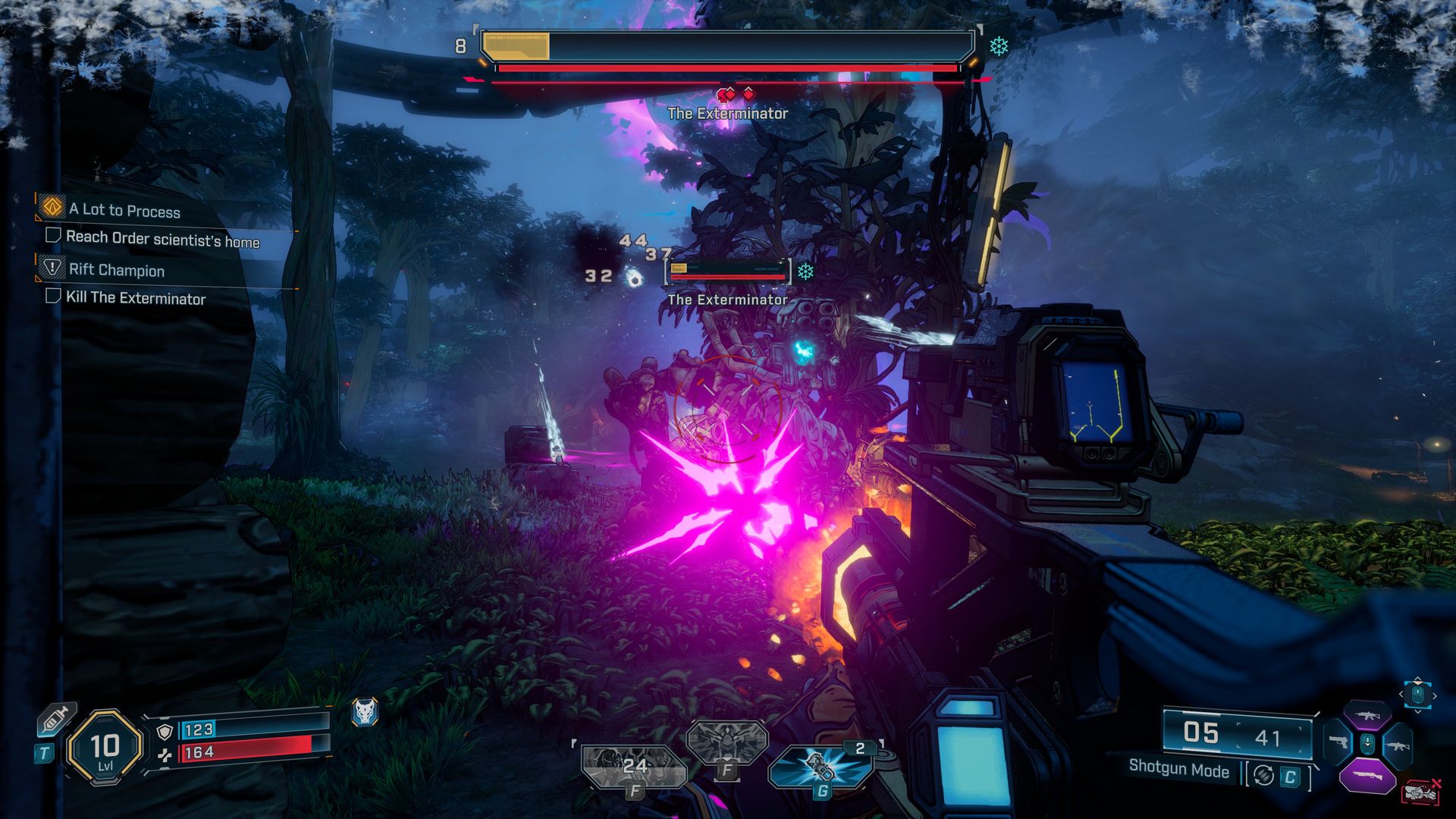Screen dimensions: 1456x819
Task: Throw the grenade ordnance ability
Action: tap(821, 767)
